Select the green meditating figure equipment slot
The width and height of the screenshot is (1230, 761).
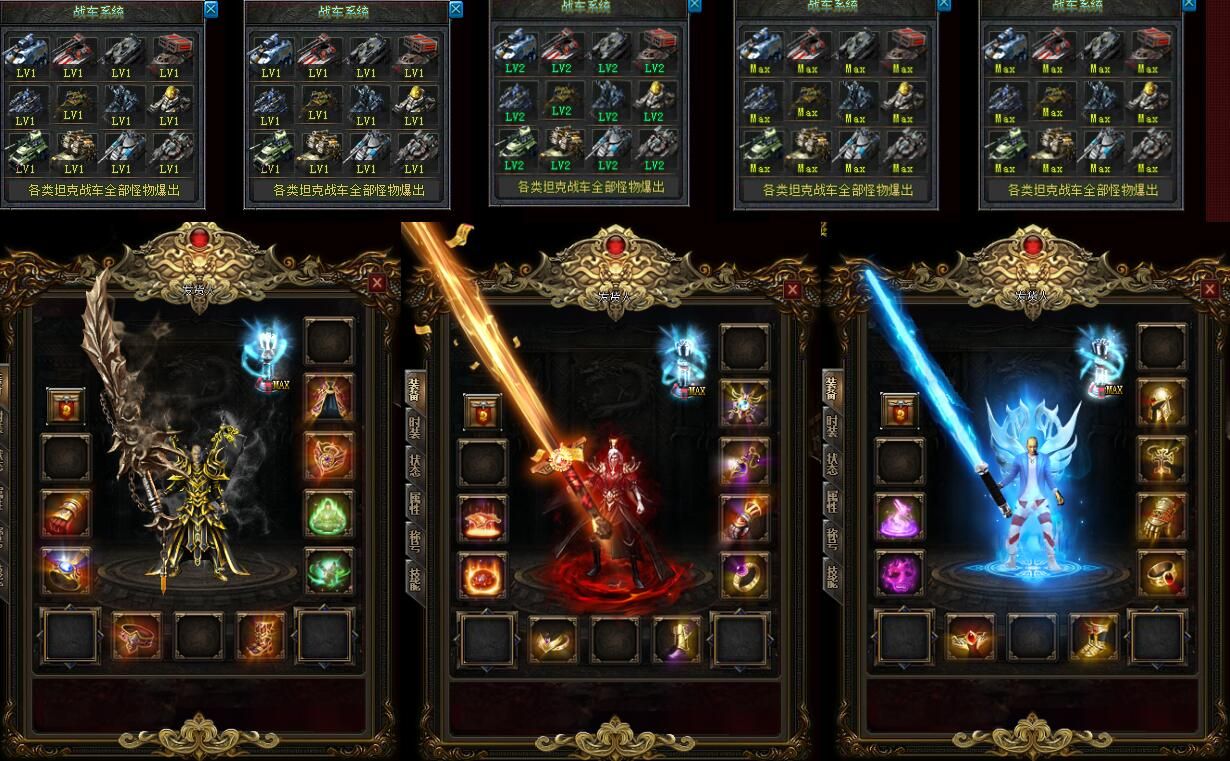[329, 514]
